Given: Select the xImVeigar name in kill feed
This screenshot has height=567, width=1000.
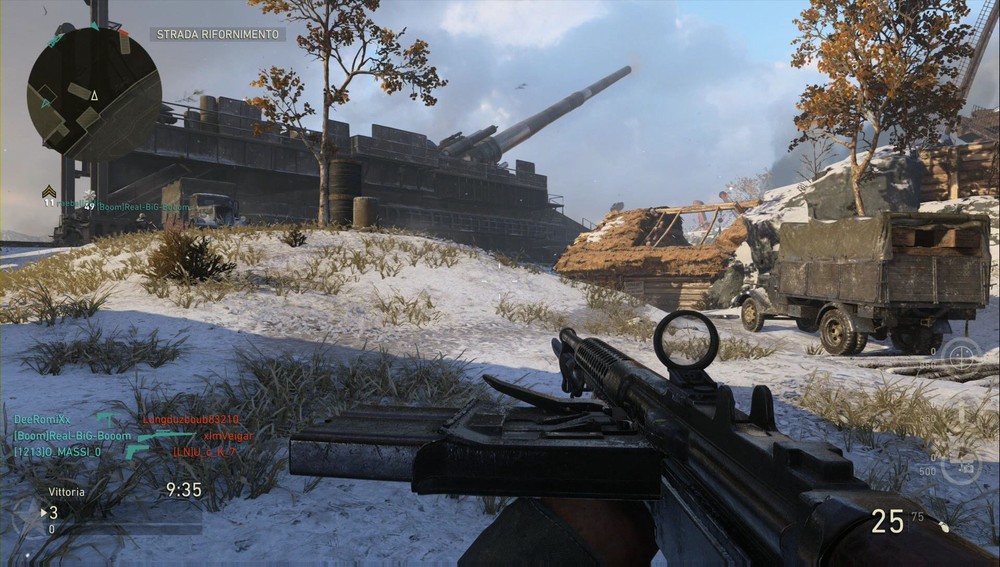Looking at the screenshot, I should [x=228, y=436].
